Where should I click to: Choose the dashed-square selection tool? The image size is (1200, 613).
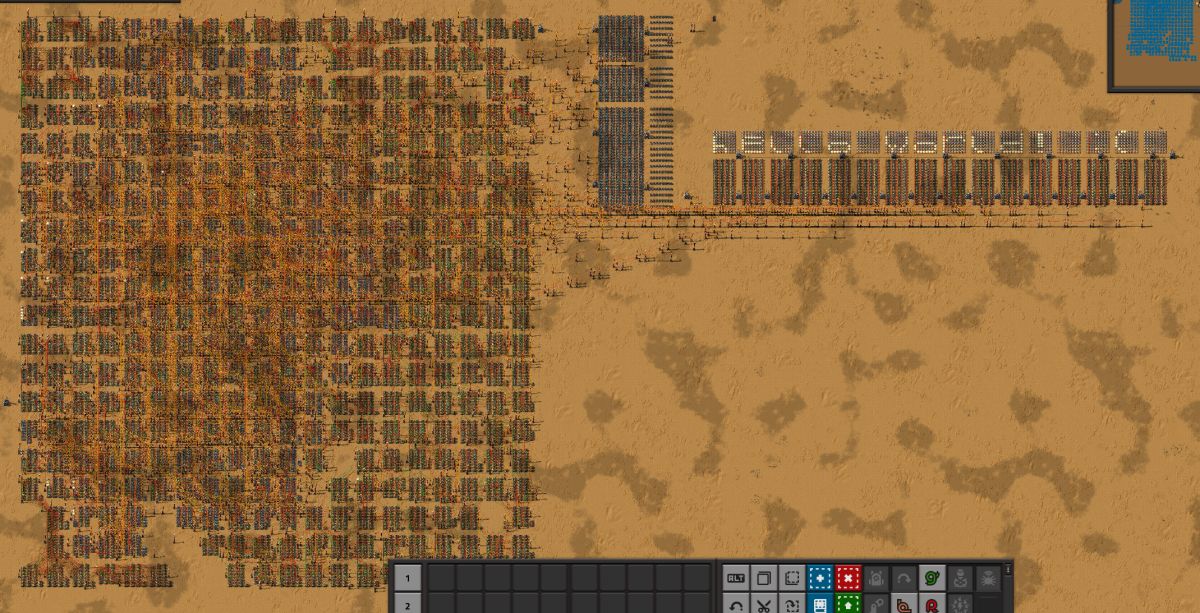tap(791, 578)
